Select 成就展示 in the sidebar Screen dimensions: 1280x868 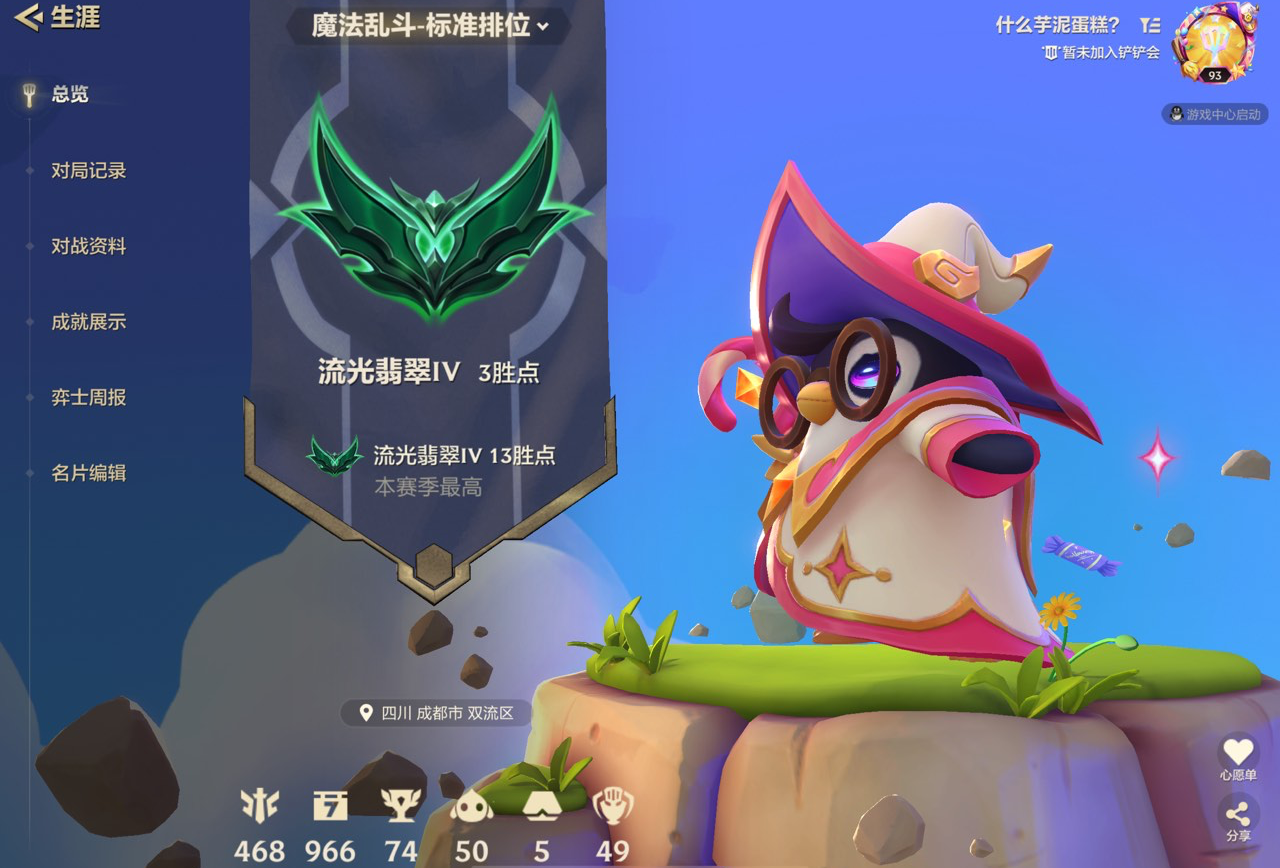[x=90, y=322]
